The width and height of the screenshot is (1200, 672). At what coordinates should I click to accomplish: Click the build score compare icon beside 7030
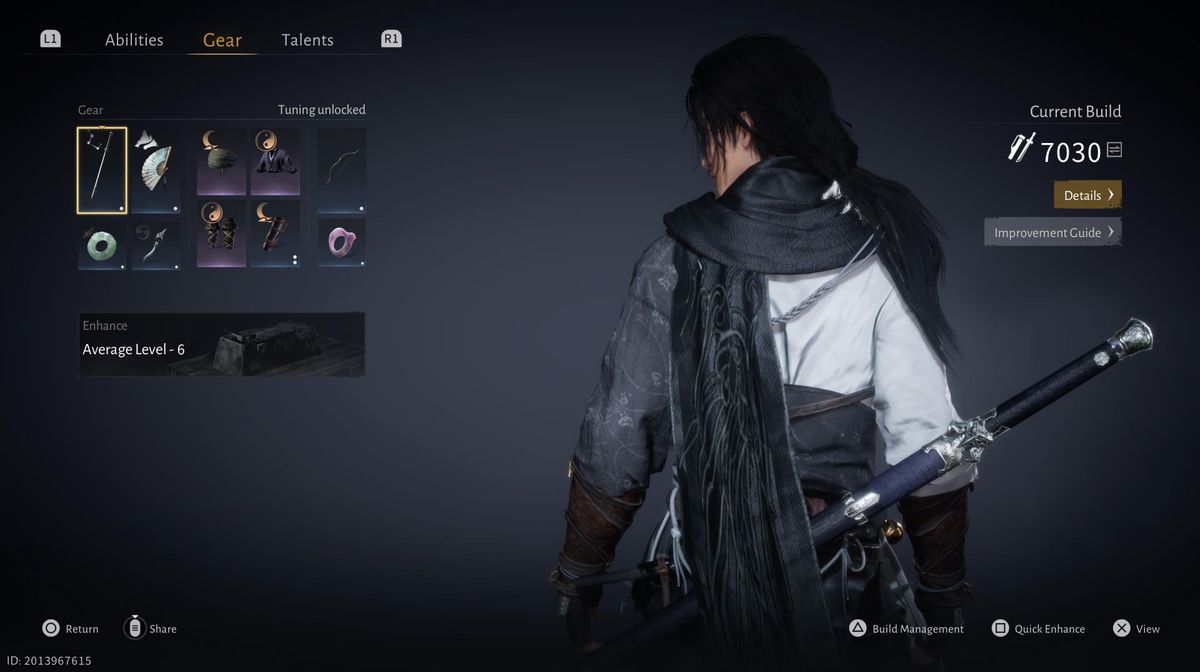point(1114,150)
